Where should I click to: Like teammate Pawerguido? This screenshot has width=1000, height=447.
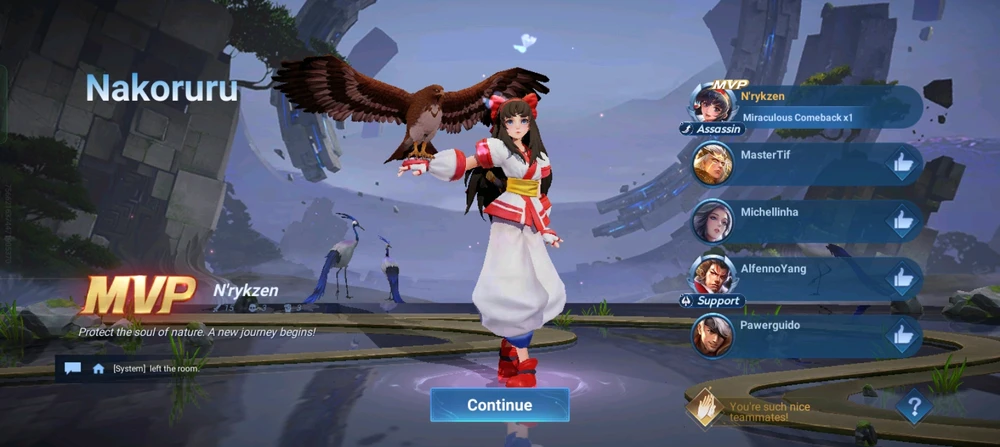point(903,335)
